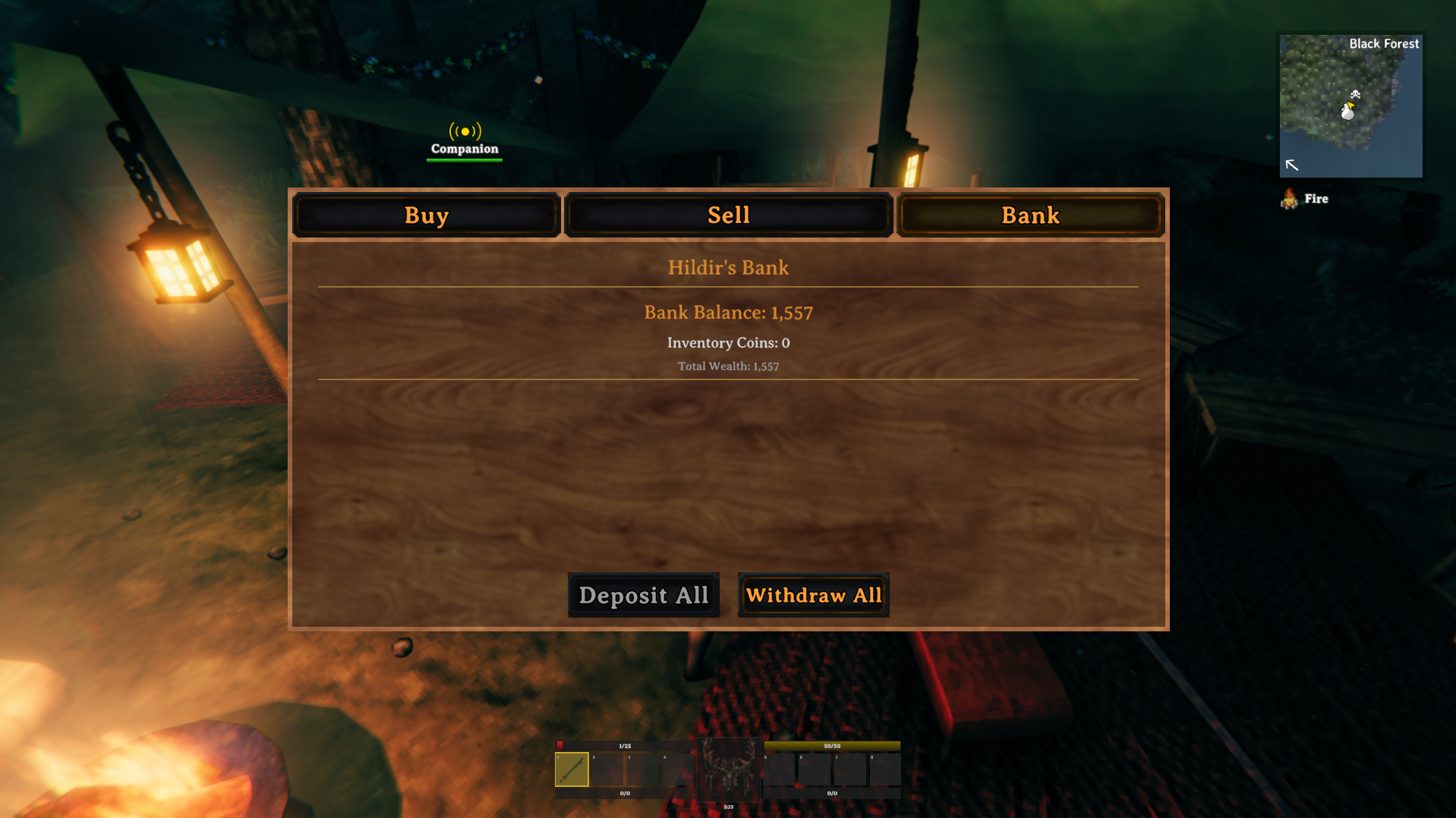This screenshot has height=818, width=1456.
Task: Expand the companion timer labeled 2:39
Action: 728,807
